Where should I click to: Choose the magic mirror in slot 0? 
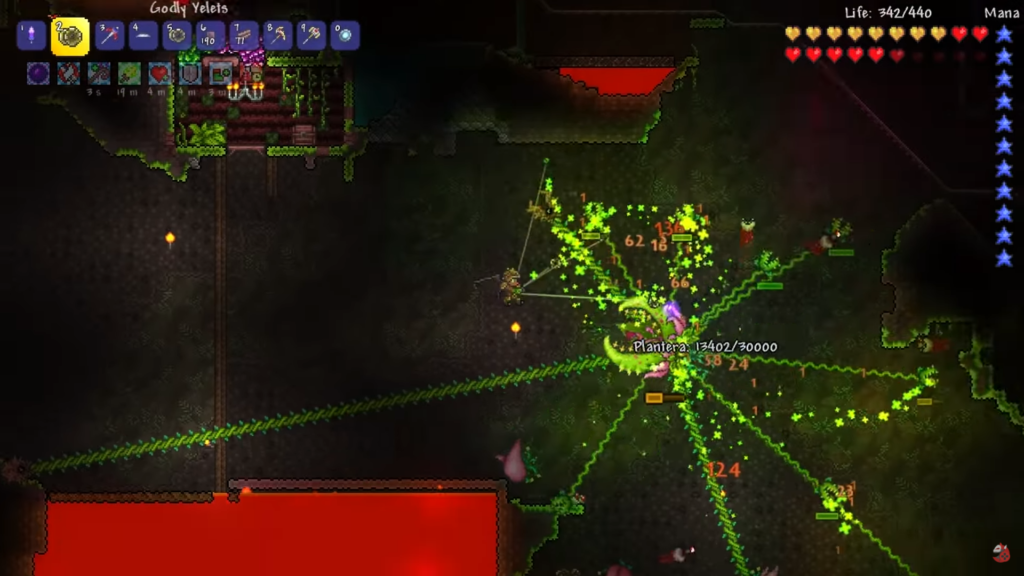pyautogui.click(x=345, y=36)
